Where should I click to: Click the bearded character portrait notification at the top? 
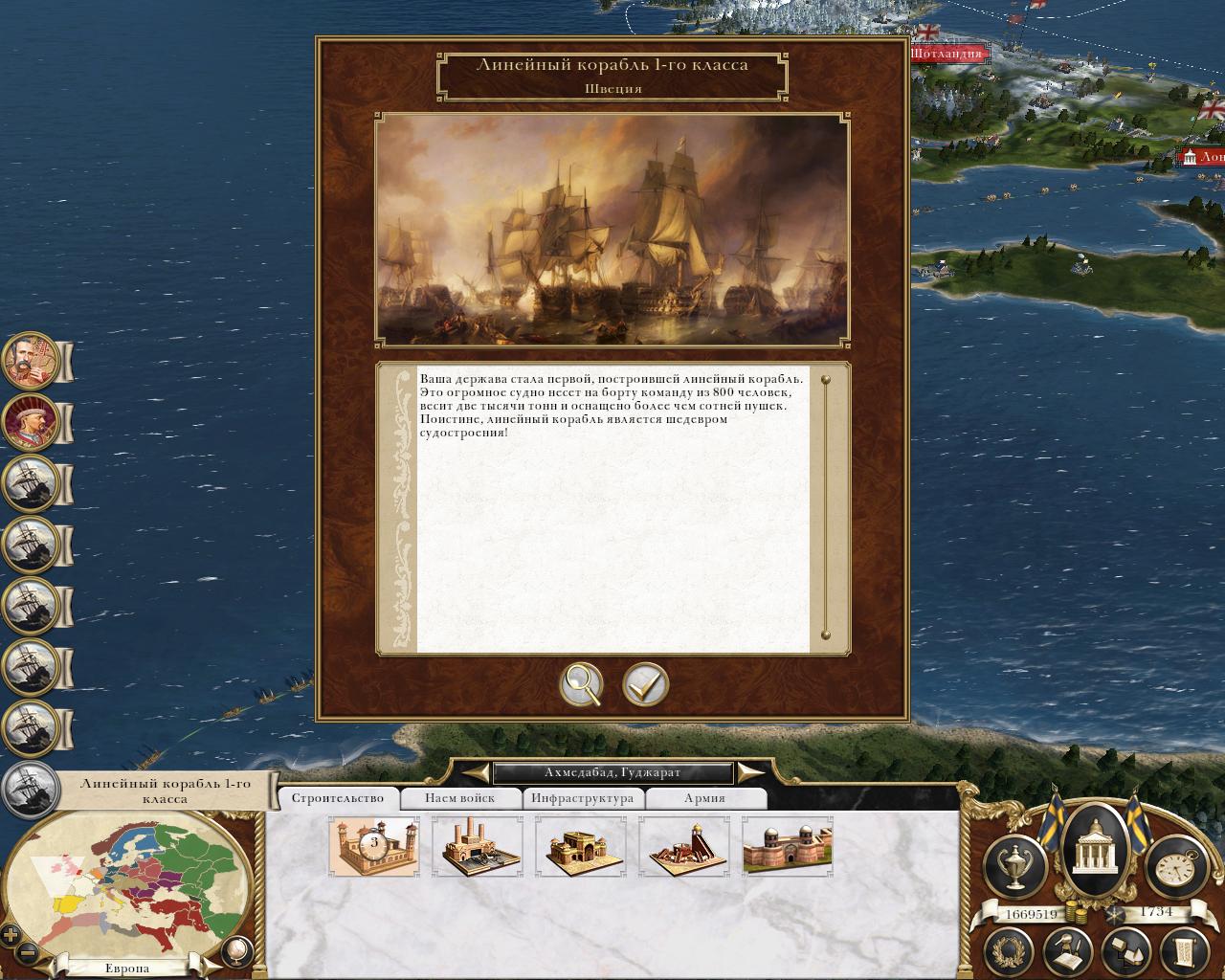pyautogui.click(x=32, y=361)
